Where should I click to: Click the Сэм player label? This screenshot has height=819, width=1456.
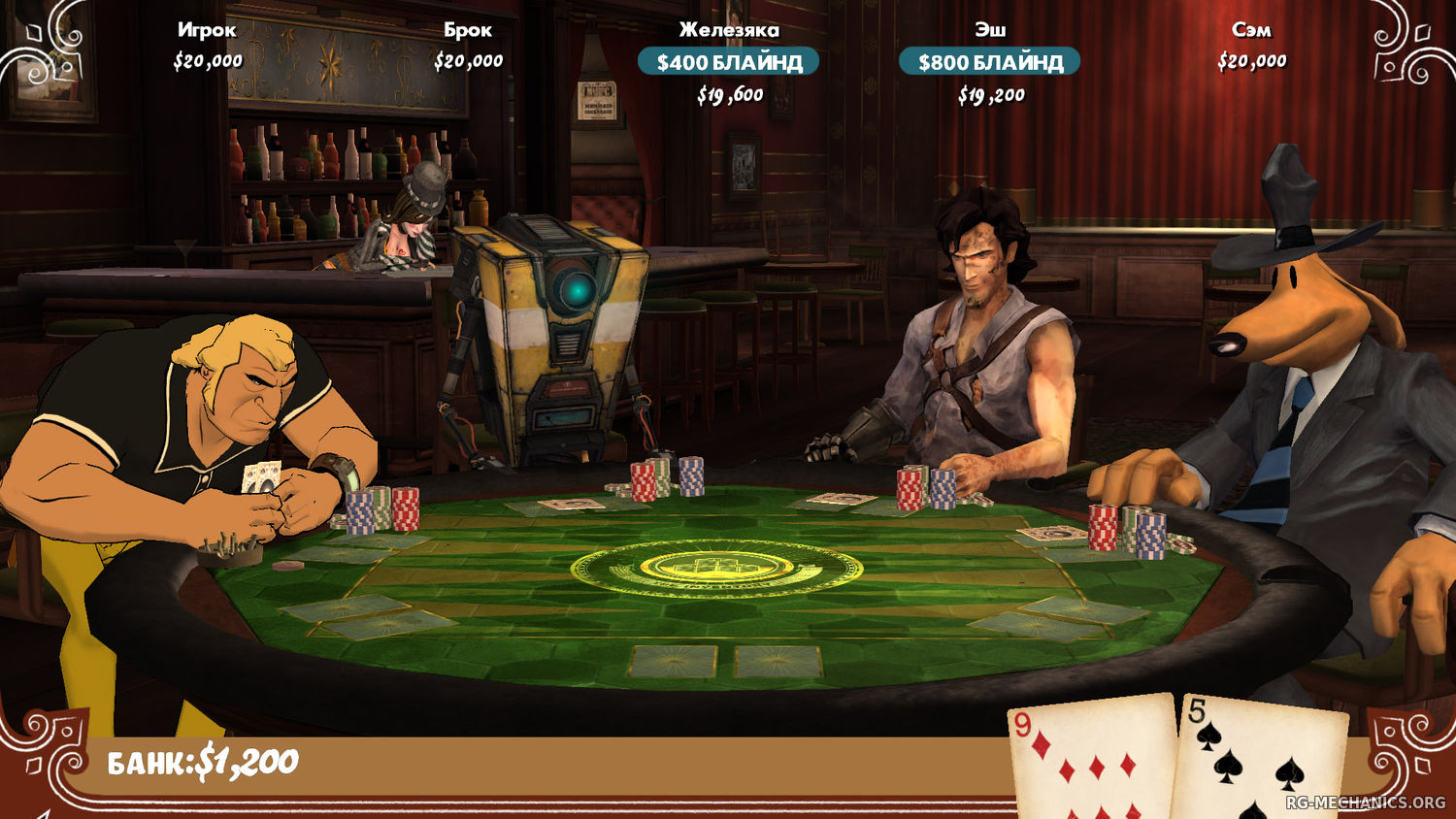pyautogui.click(x=1251, y=30)
